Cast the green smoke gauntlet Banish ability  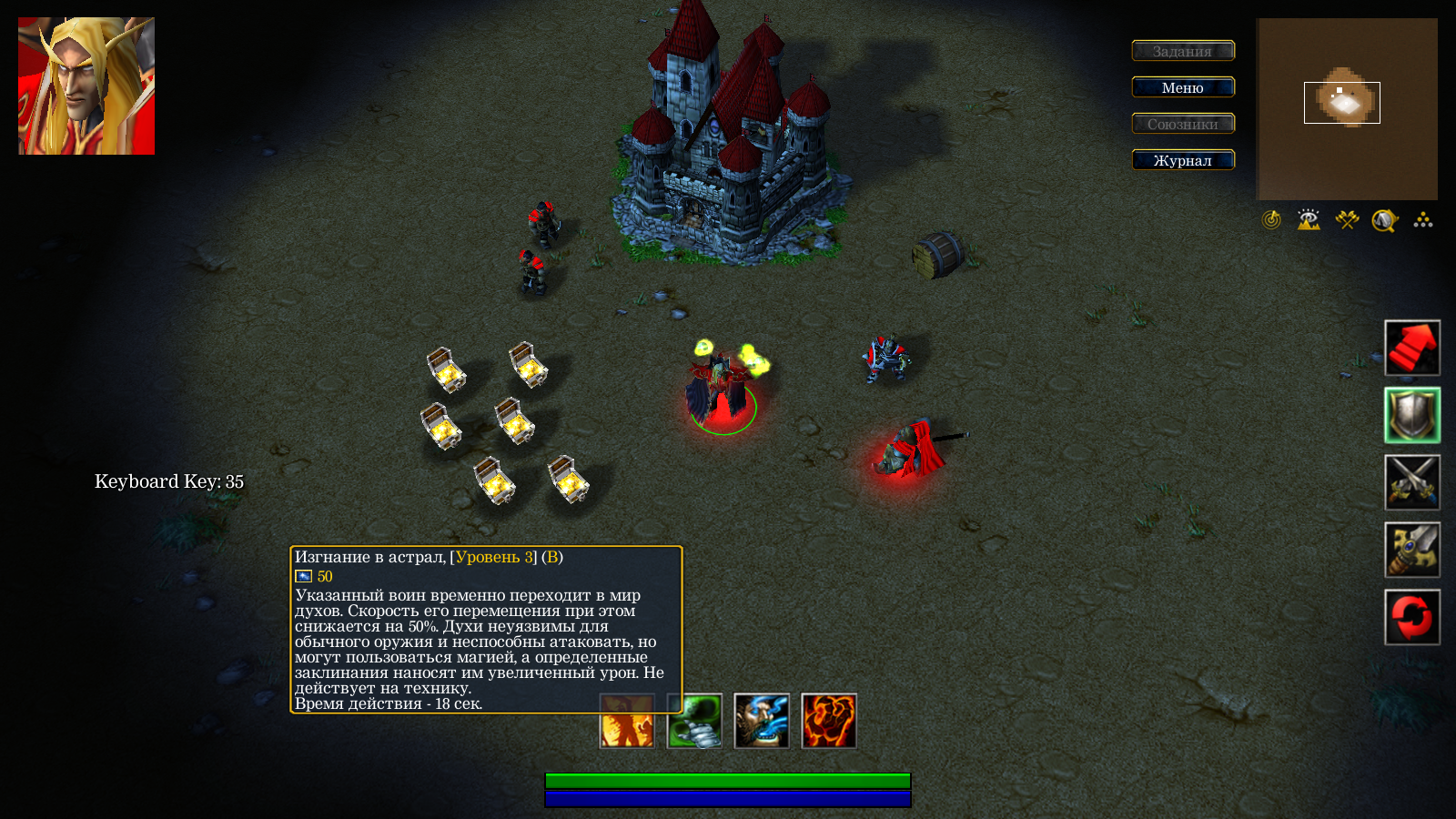694,721
